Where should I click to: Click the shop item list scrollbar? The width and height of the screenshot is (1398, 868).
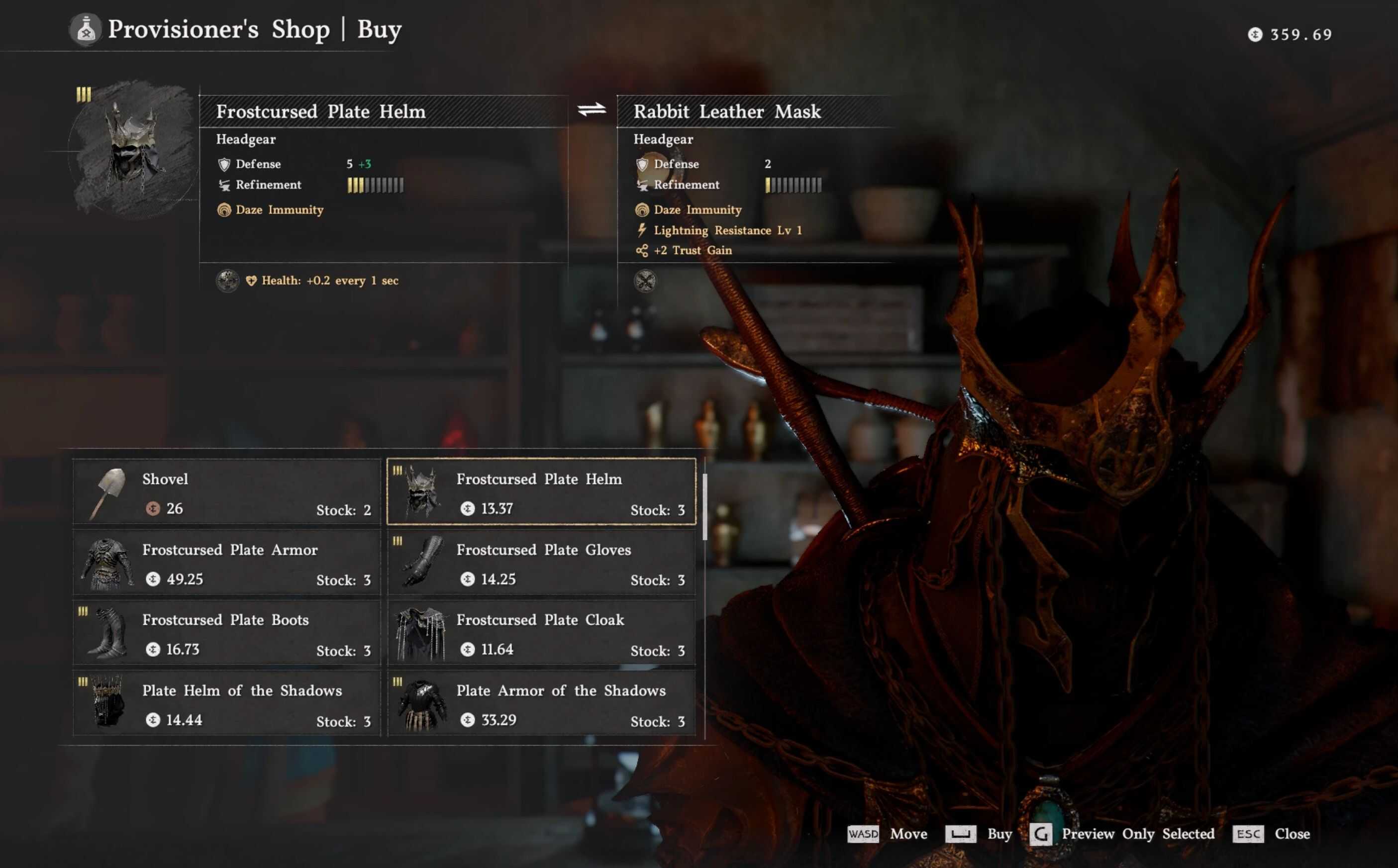[x=704, y=506]
